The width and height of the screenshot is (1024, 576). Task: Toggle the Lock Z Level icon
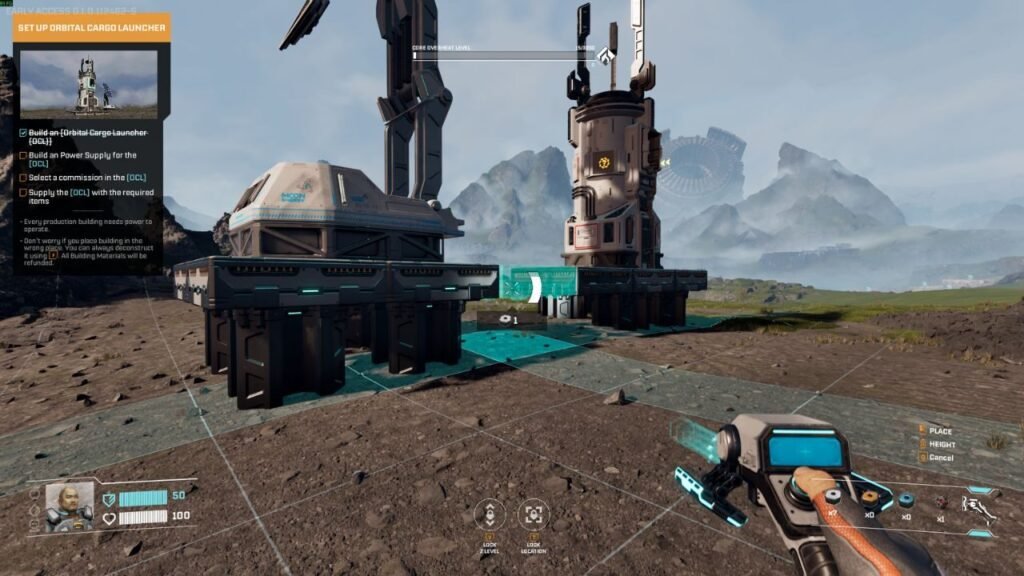pos(489,514)
